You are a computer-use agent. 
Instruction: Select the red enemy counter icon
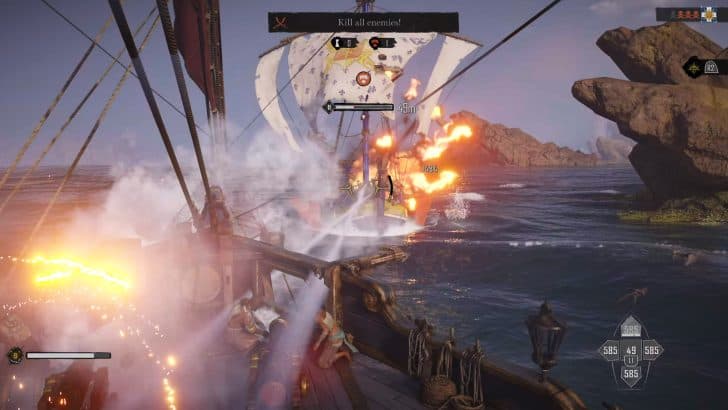(x=379, y=43)
